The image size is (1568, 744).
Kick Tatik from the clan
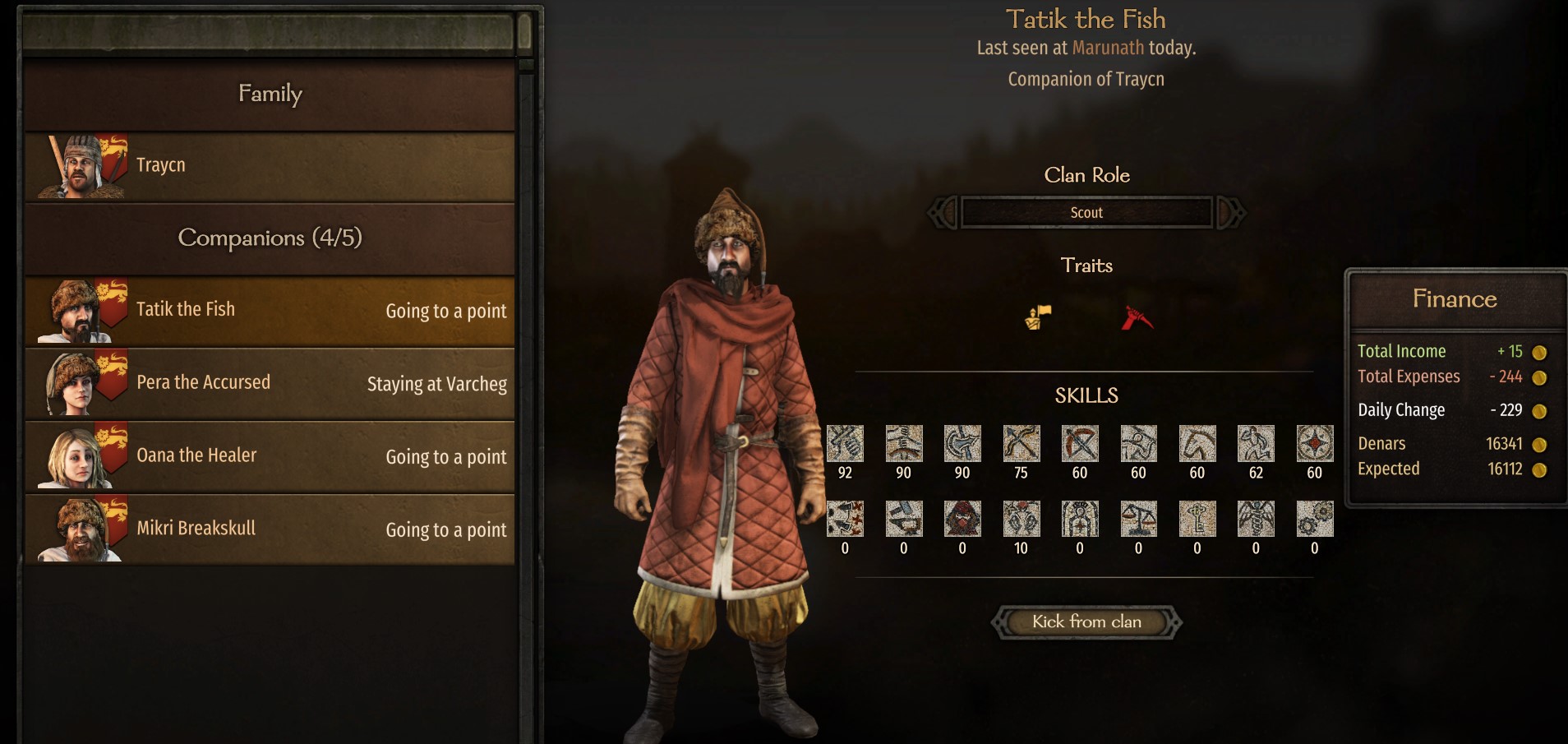[1086, 622]
